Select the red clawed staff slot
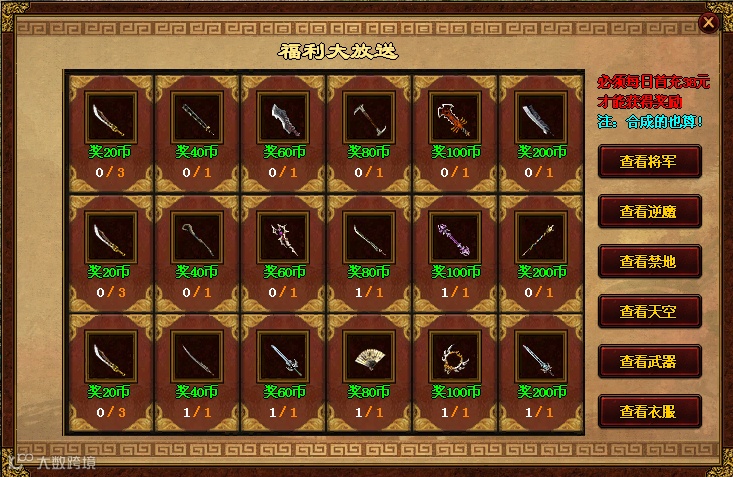Screen dimensions: 733x477 [455, 118]
